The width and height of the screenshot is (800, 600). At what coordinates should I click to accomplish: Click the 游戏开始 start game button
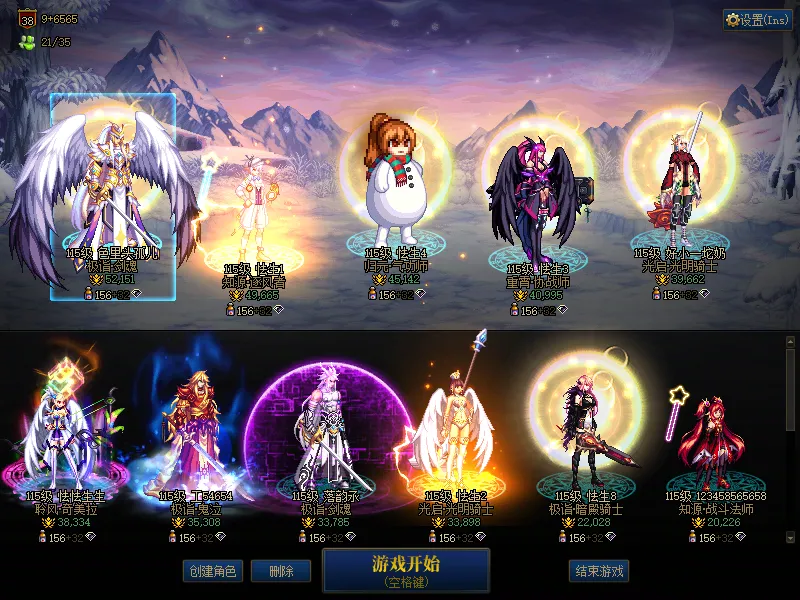[406, 570]
